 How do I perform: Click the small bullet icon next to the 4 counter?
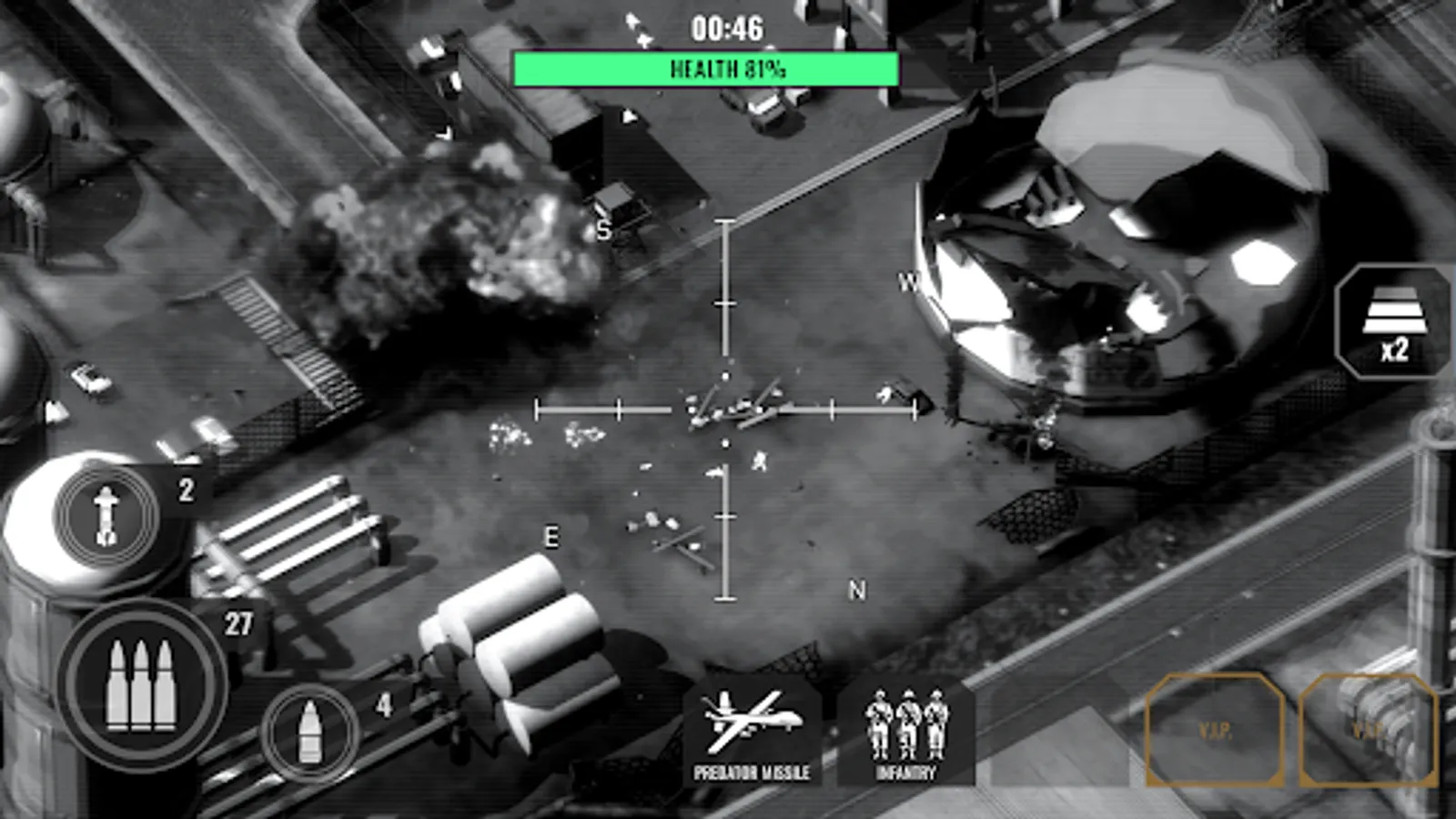point(309,730)
